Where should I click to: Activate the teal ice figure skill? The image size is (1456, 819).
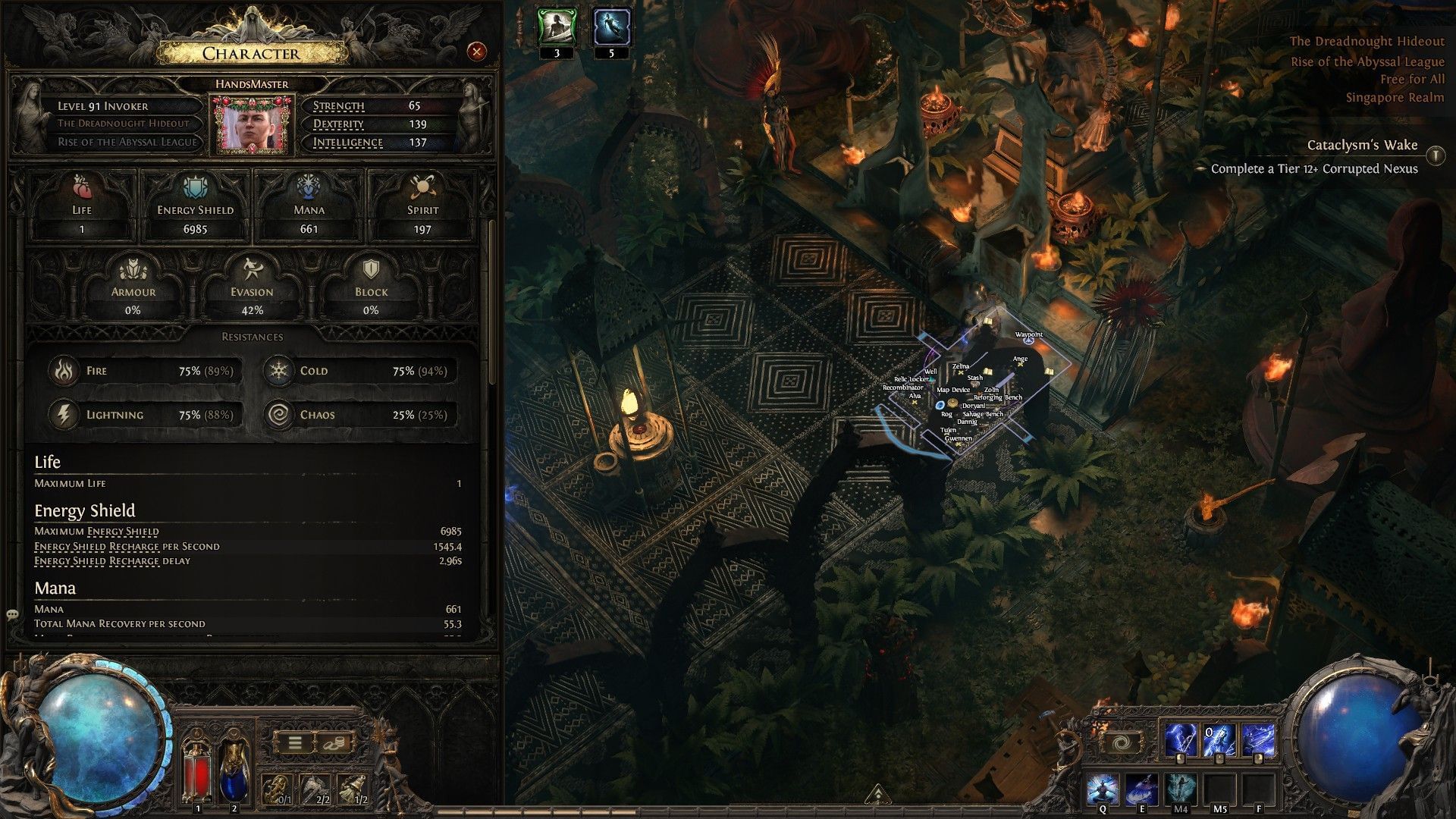pos(1180,789)
